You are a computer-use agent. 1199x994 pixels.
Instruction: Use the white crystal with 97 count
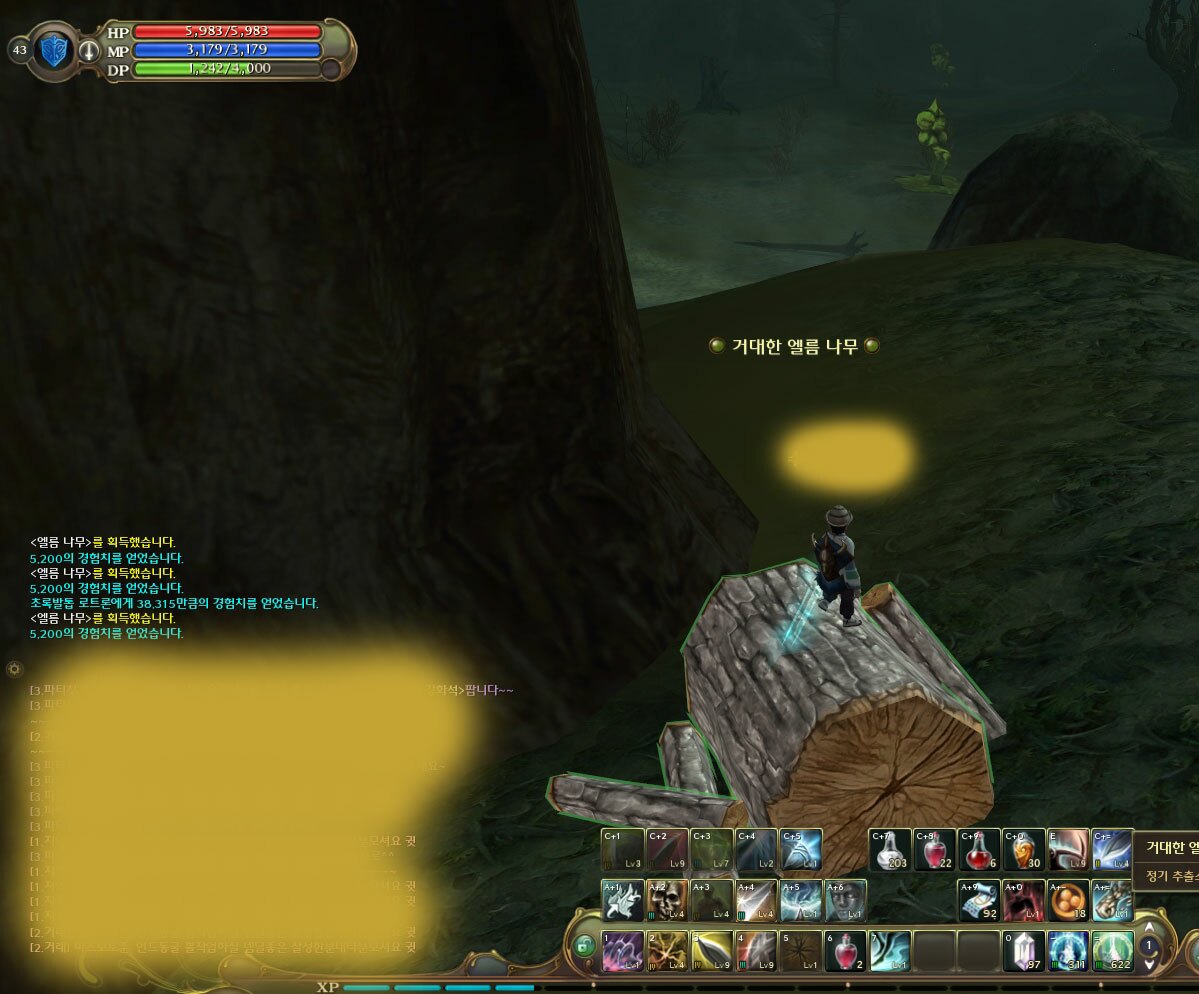1023,952
